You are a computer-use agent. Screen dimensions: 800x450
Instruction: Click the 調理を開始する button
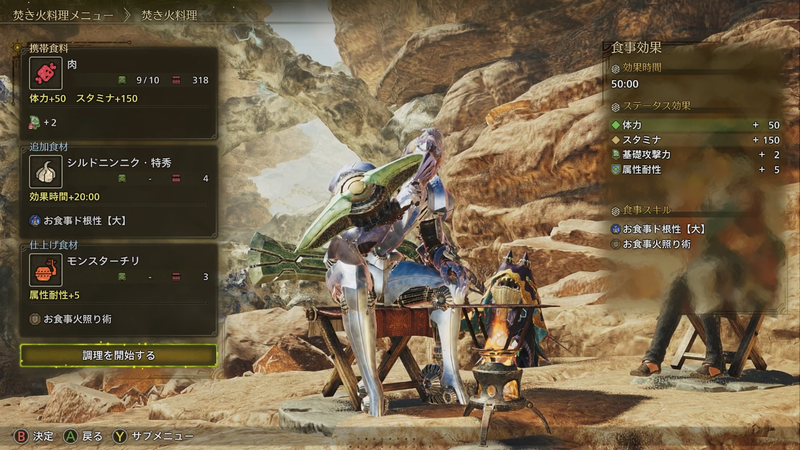tap(118, 355)
